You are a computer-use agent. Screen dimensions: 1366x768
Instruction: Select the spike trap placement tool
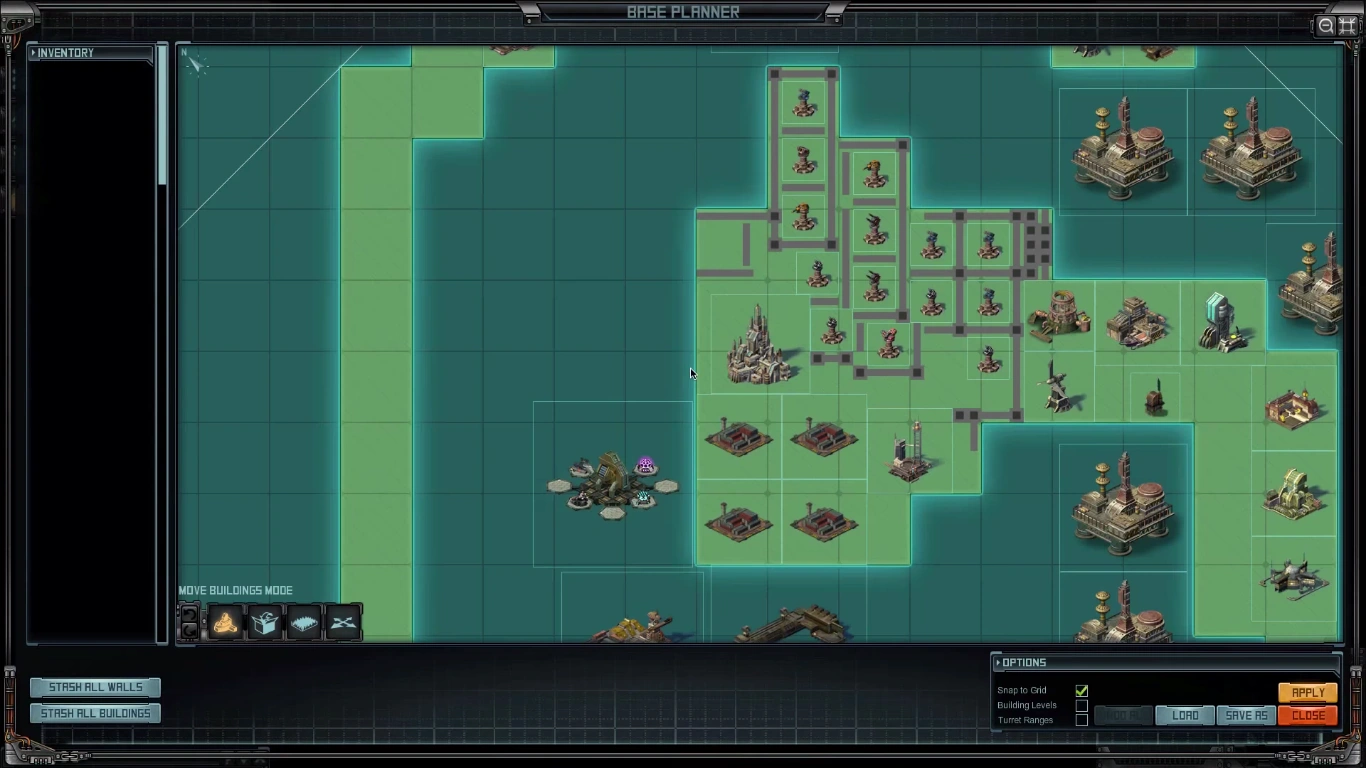tap(304, 621)
